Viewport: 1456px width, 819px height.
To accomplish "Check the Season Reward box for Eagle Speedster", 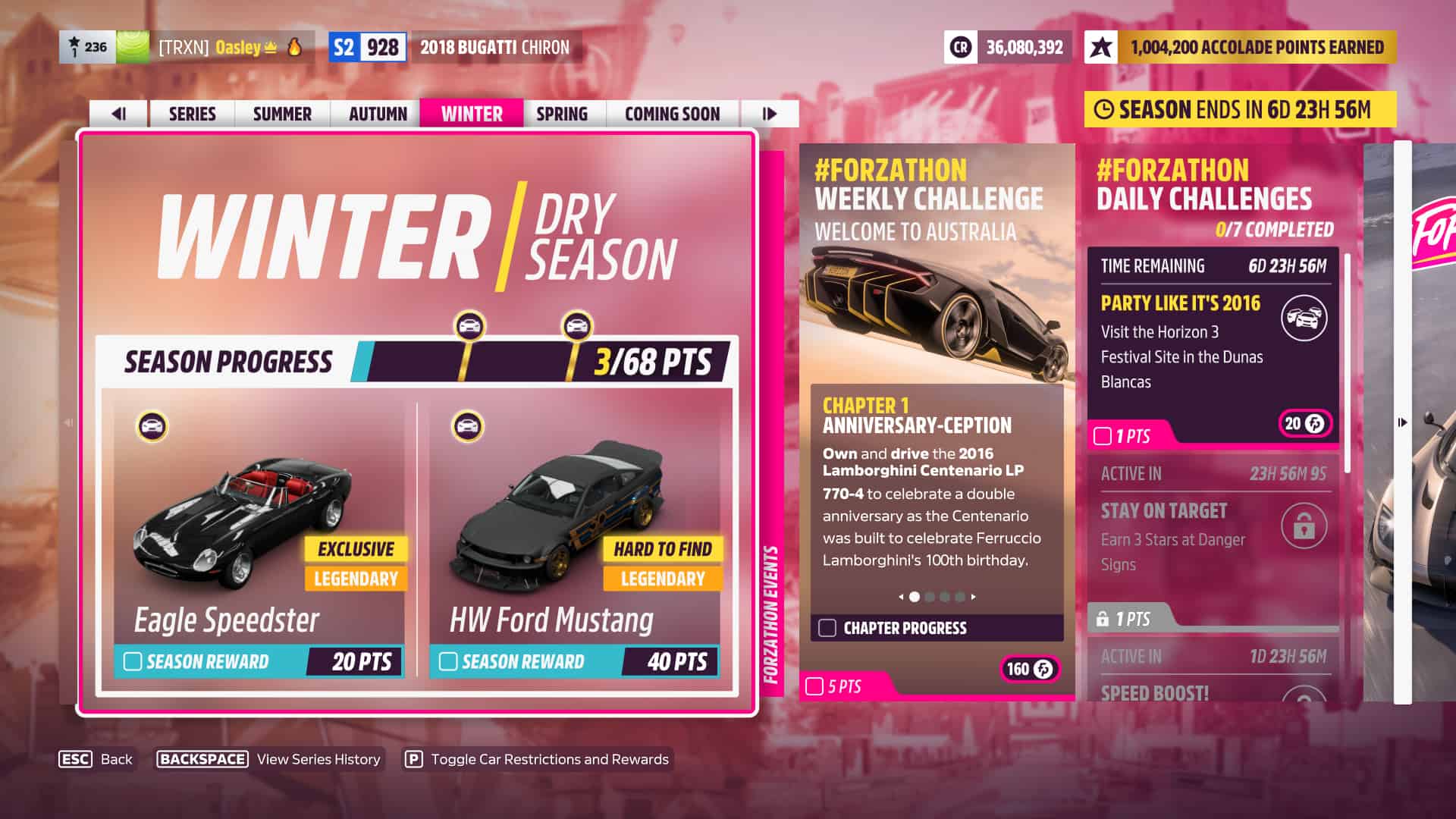I will (133, 662).
